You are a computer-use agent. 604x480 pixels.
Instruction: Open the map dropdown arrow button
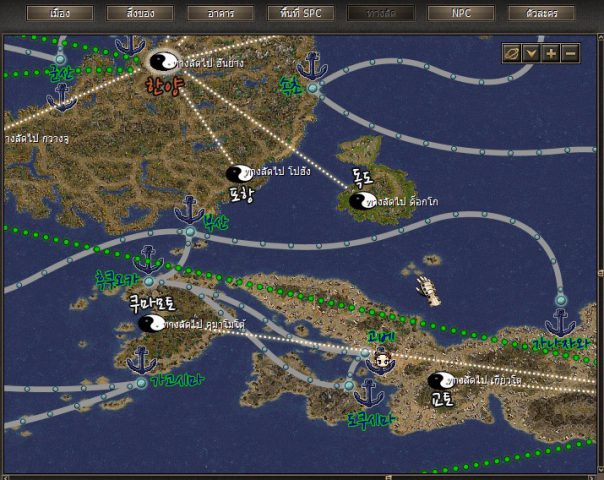532,53
